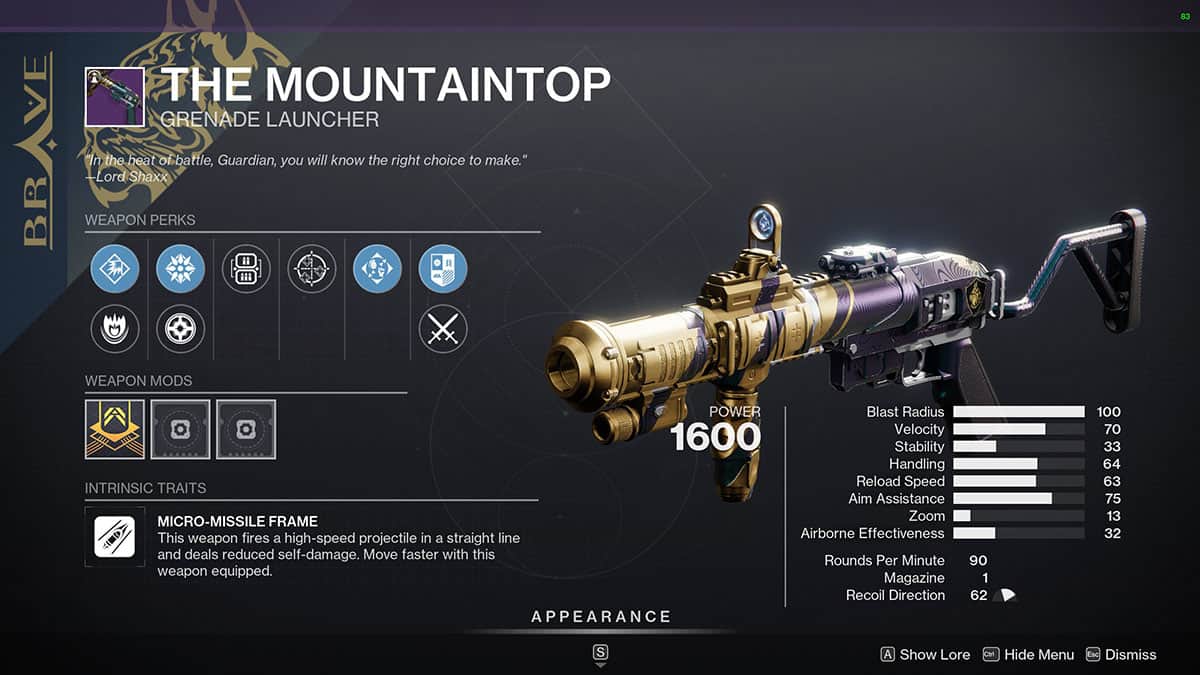1200x675 pixels.
Task: Choose the blue shield crest origin trait
Action: click(x=443, y=269)
